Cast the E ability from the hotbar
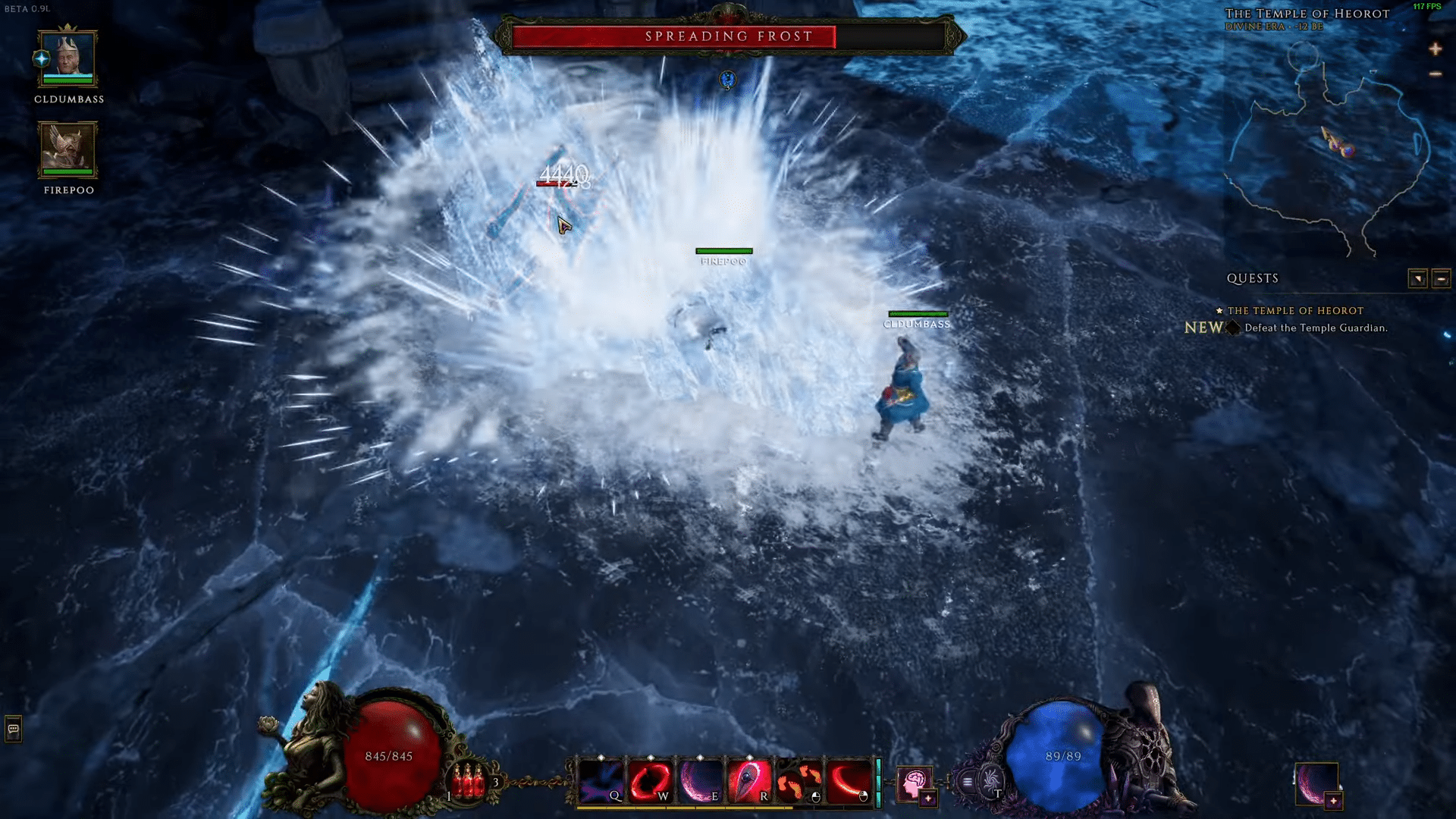Image resolution: width=1456 pixels, height=819 pixels. (698, 781)
